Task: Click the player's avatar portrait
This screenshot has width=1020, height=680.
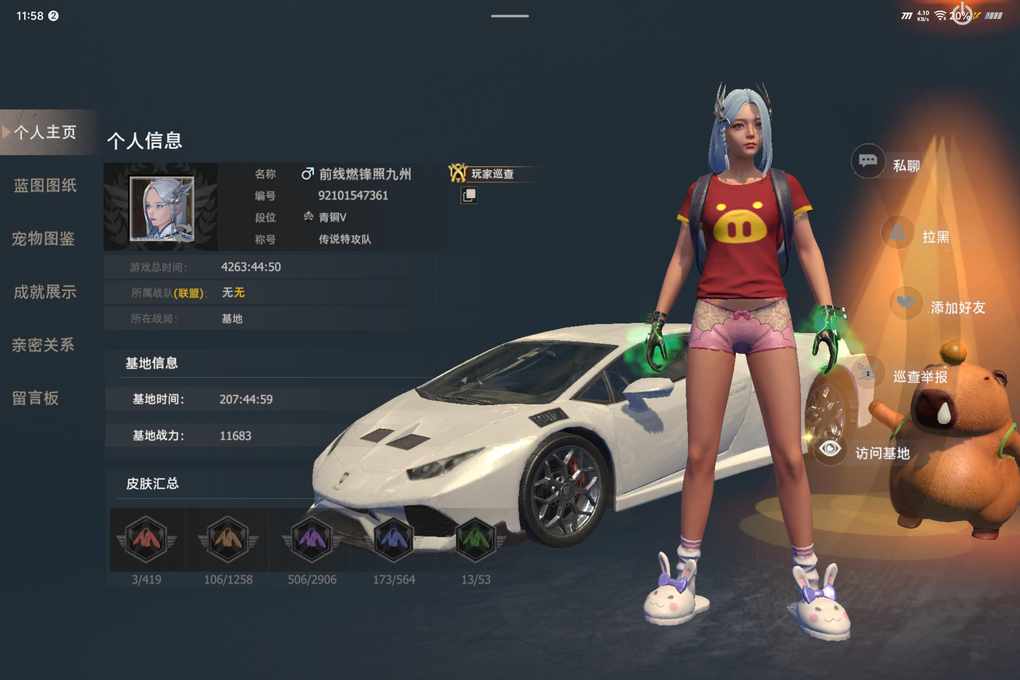Action: (161, 208)
